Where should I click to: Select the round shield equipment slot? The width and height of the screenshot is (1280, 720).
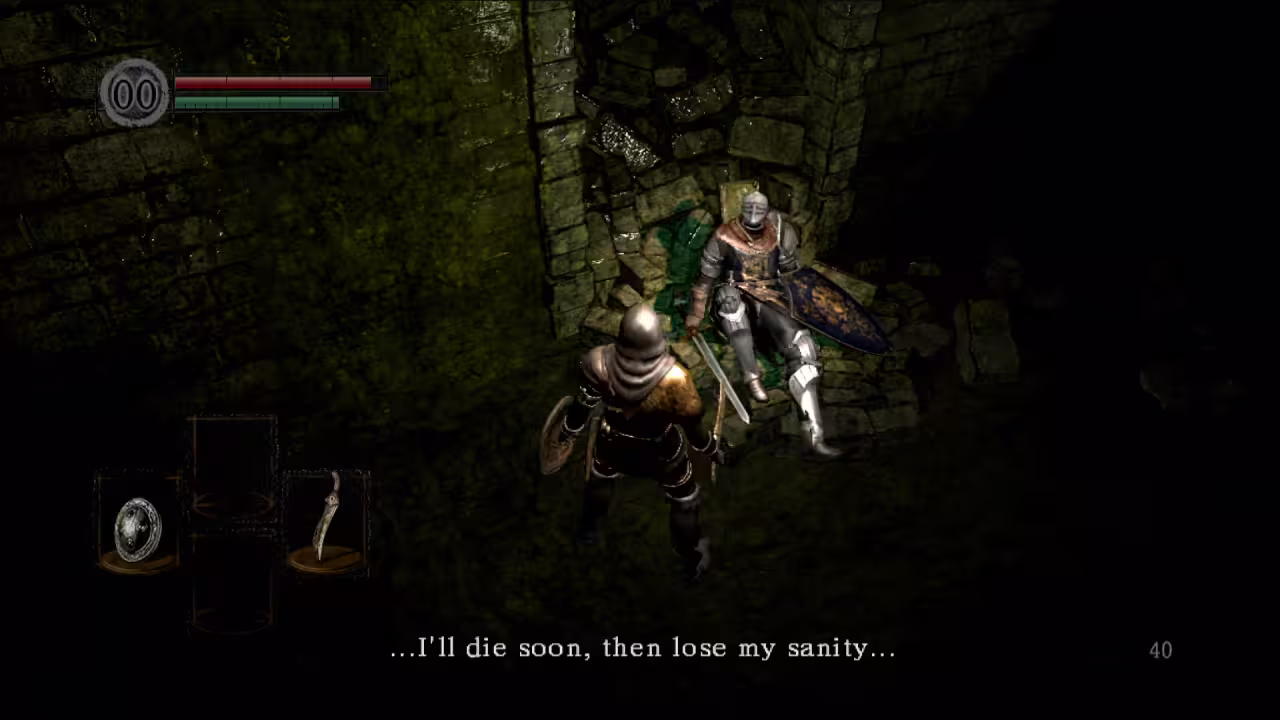[138, 527]
